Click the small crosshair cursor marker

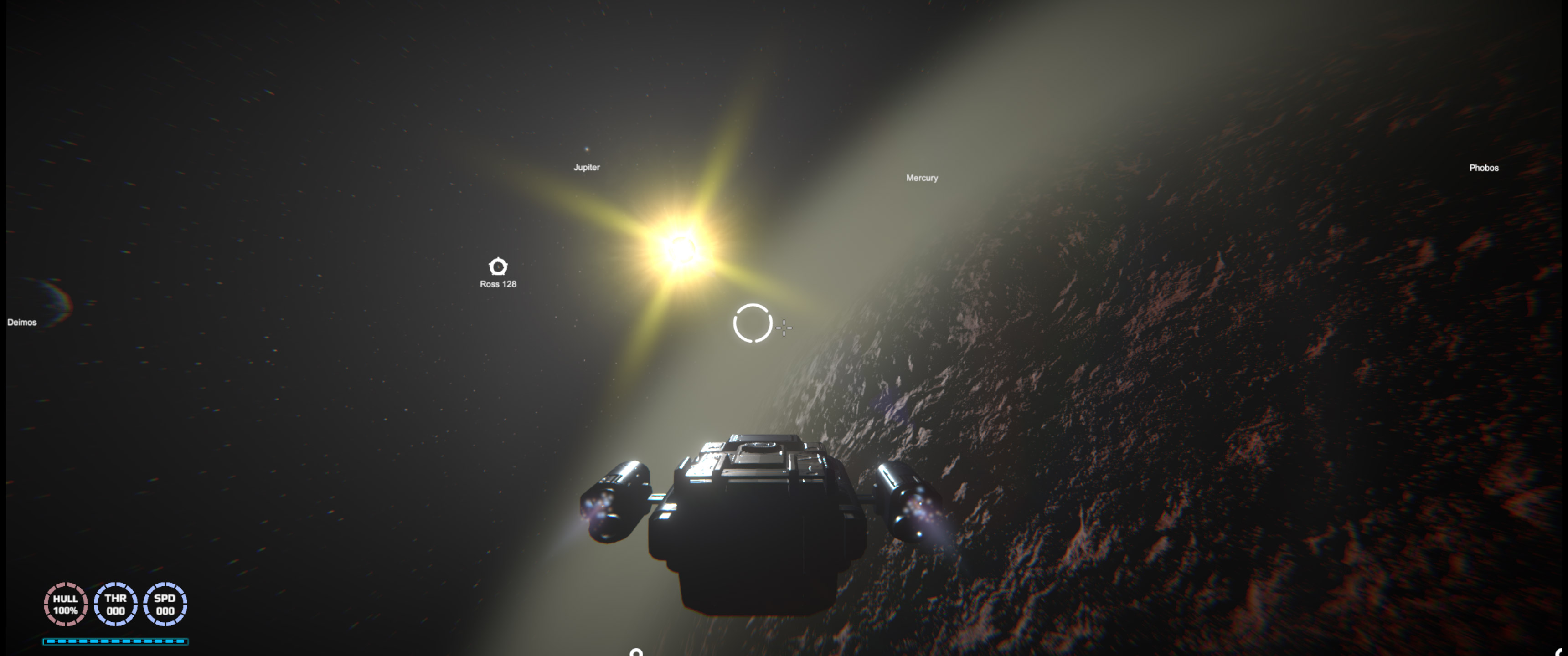[784, 328]
